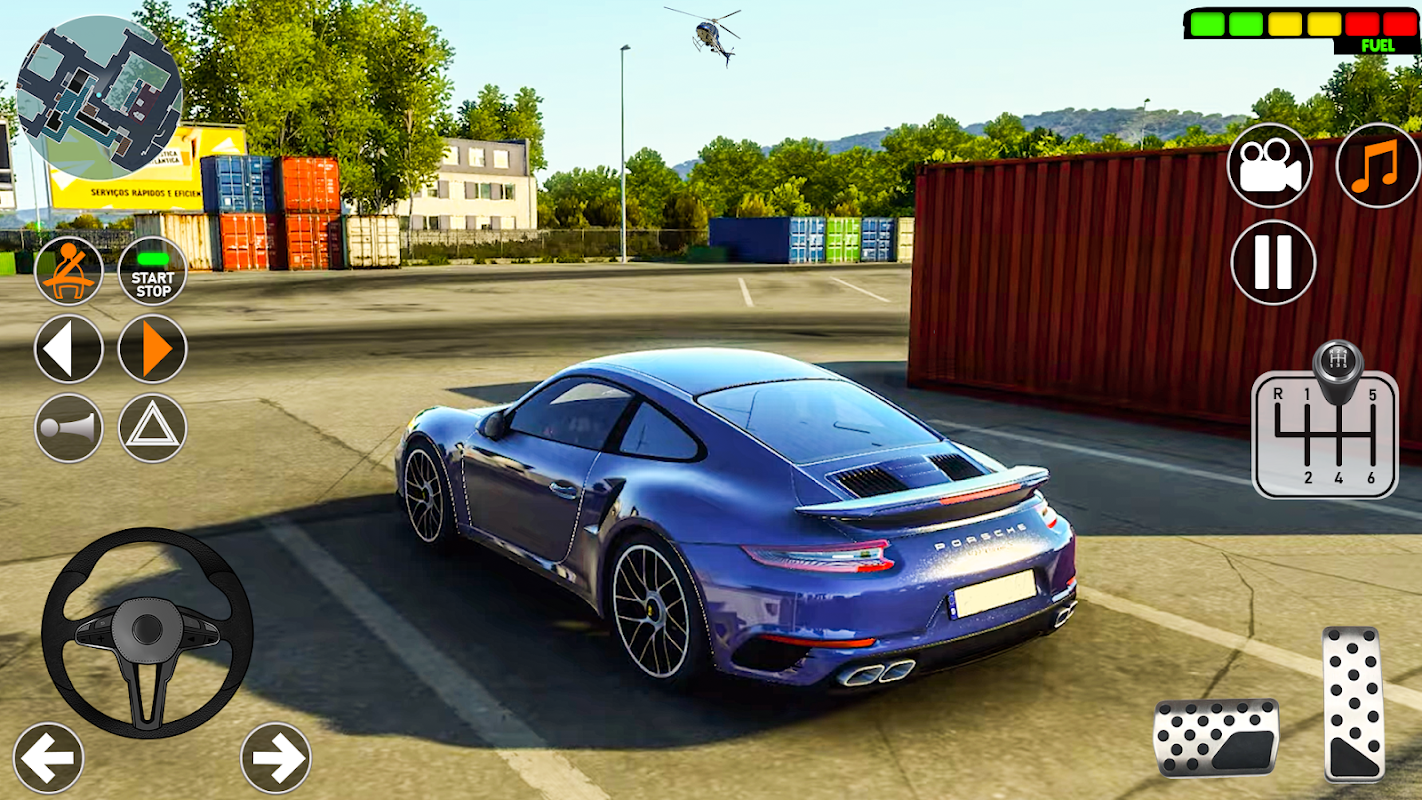The width and height of the screenshot is (1422, 800).
Task: Step on the tall accelerator pedal
Action: [x=1354, y=704]
